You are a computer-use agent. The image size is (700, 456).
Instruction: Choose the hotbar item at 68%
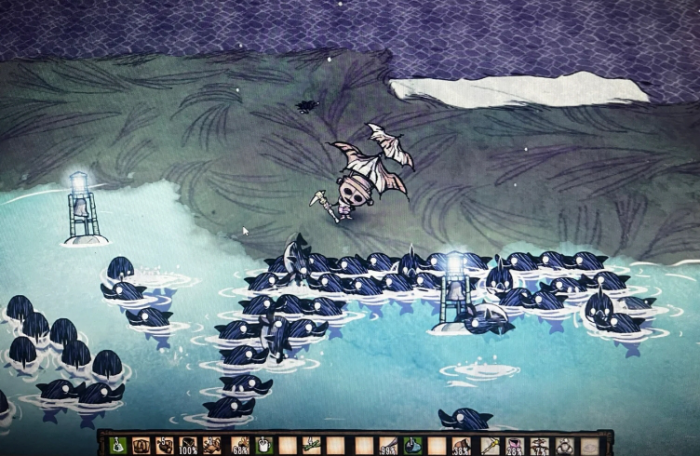[239, 445]
